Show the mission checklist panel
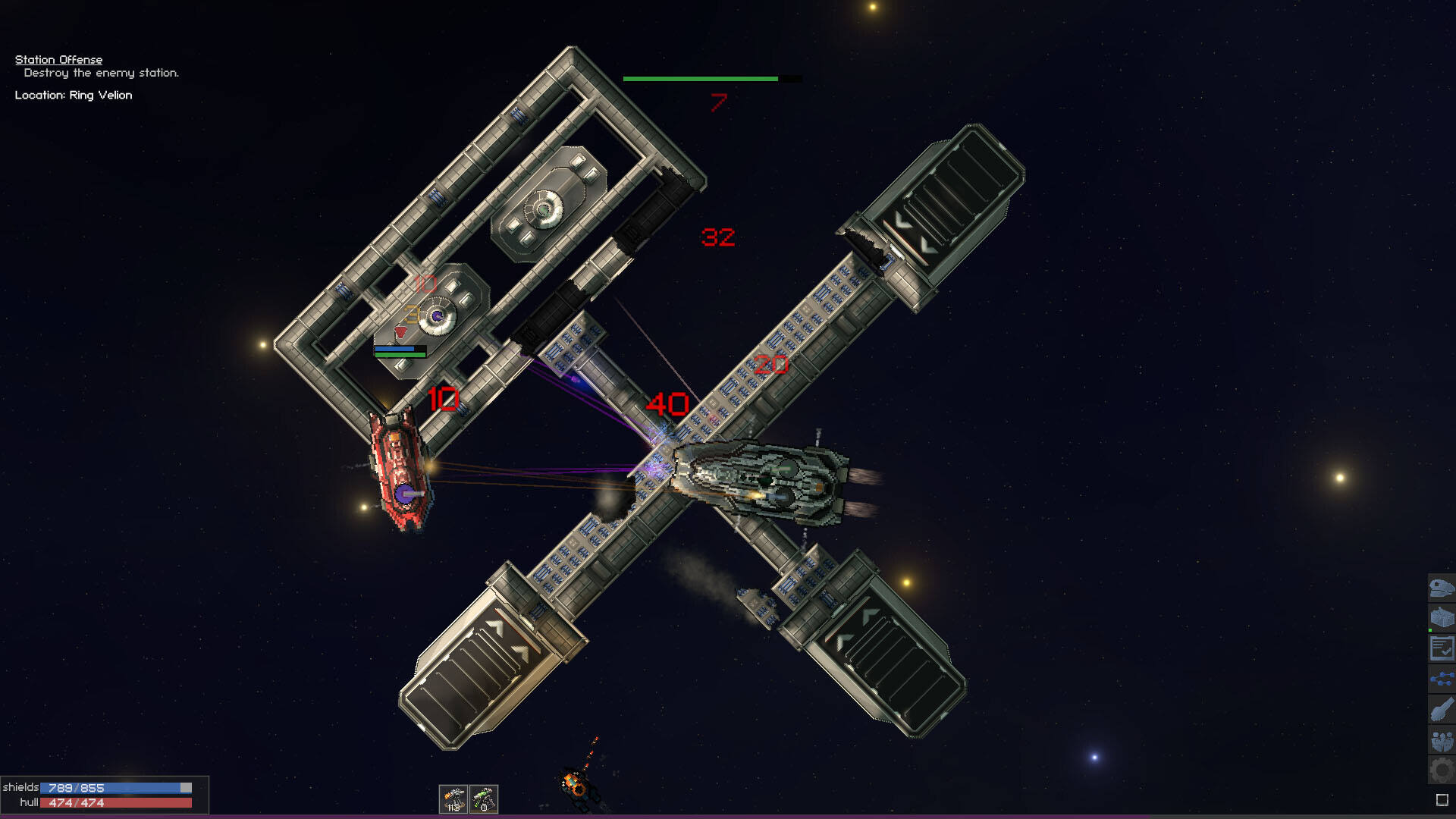The height and width of the screenshot is (819, 1456). point(1441,648)
